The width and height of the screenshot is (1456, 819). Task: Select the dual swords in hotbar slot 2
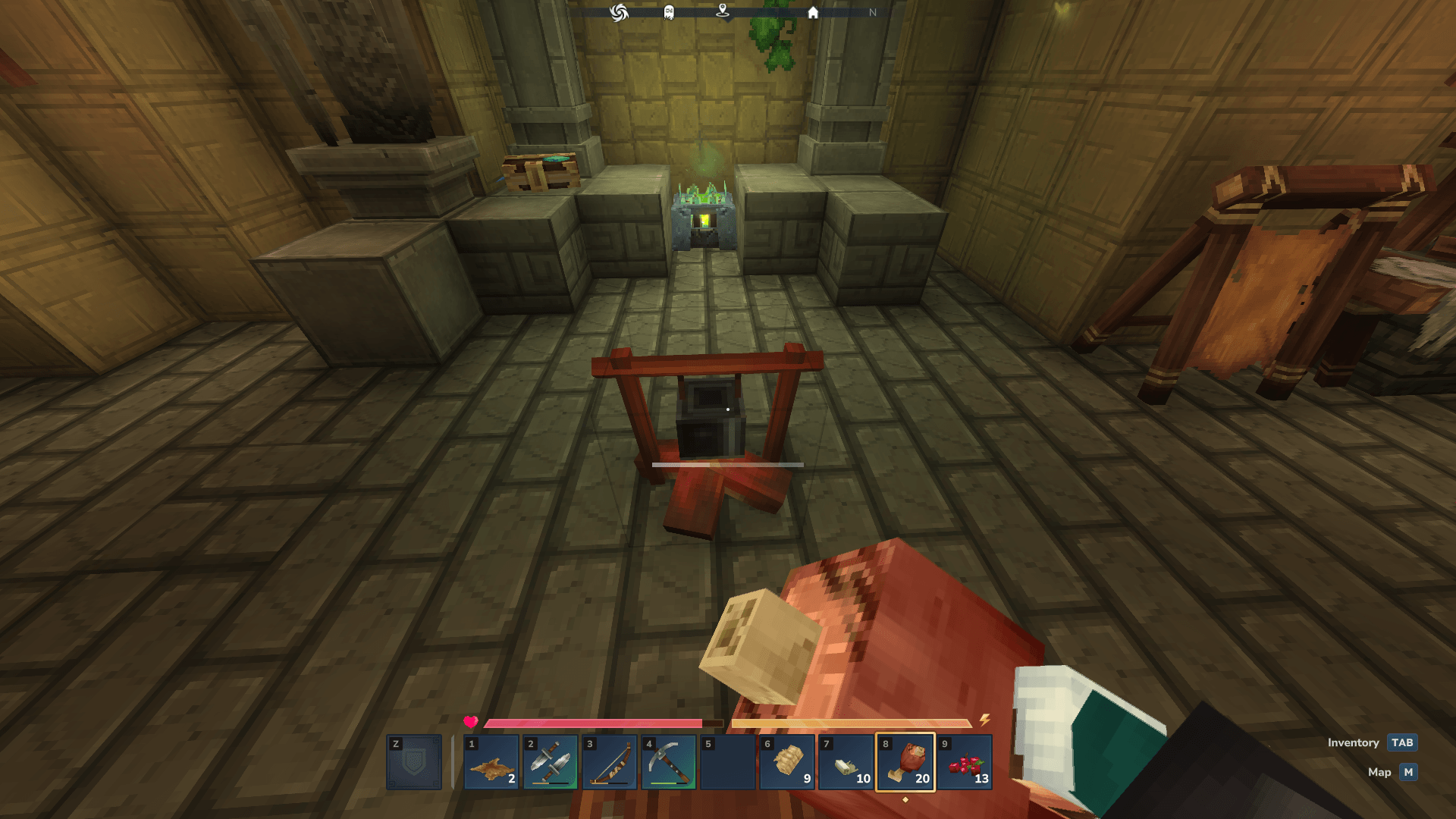[552, 762]
